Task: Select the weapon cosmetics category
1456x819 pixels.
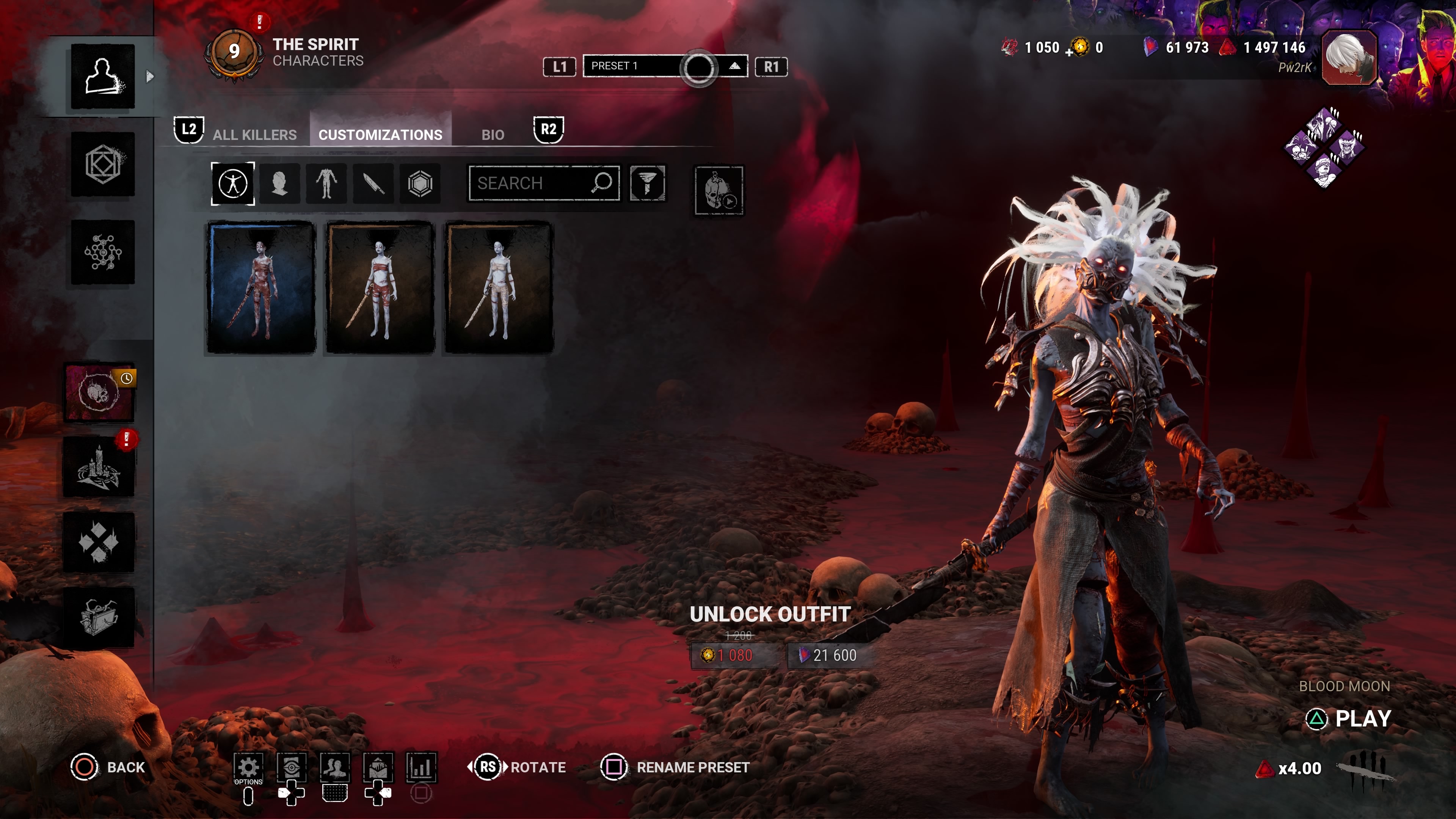Action: tap(373, 183)
